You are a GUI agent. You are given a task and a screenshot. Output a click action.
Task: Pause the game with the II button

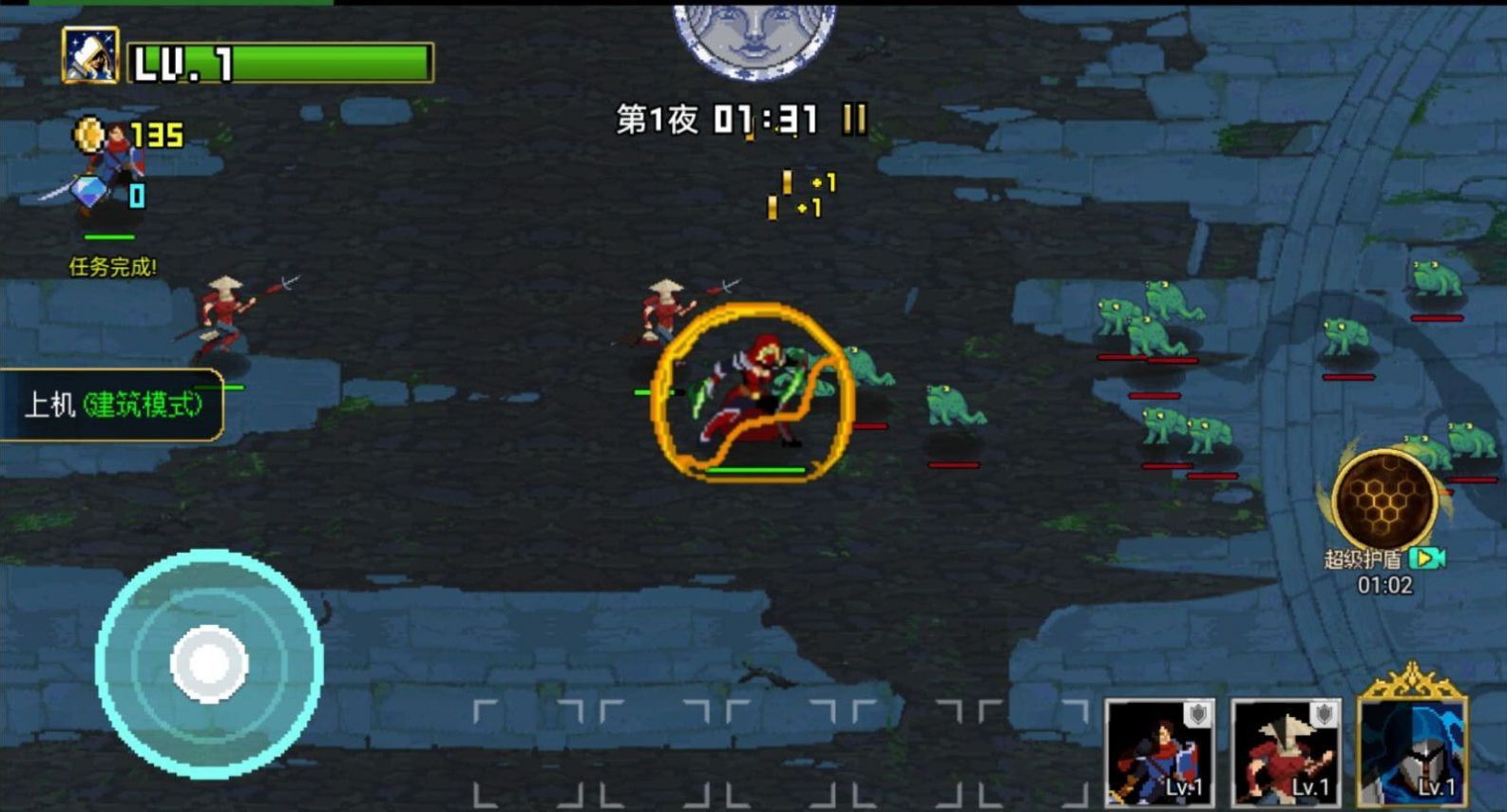click(852, 120)
